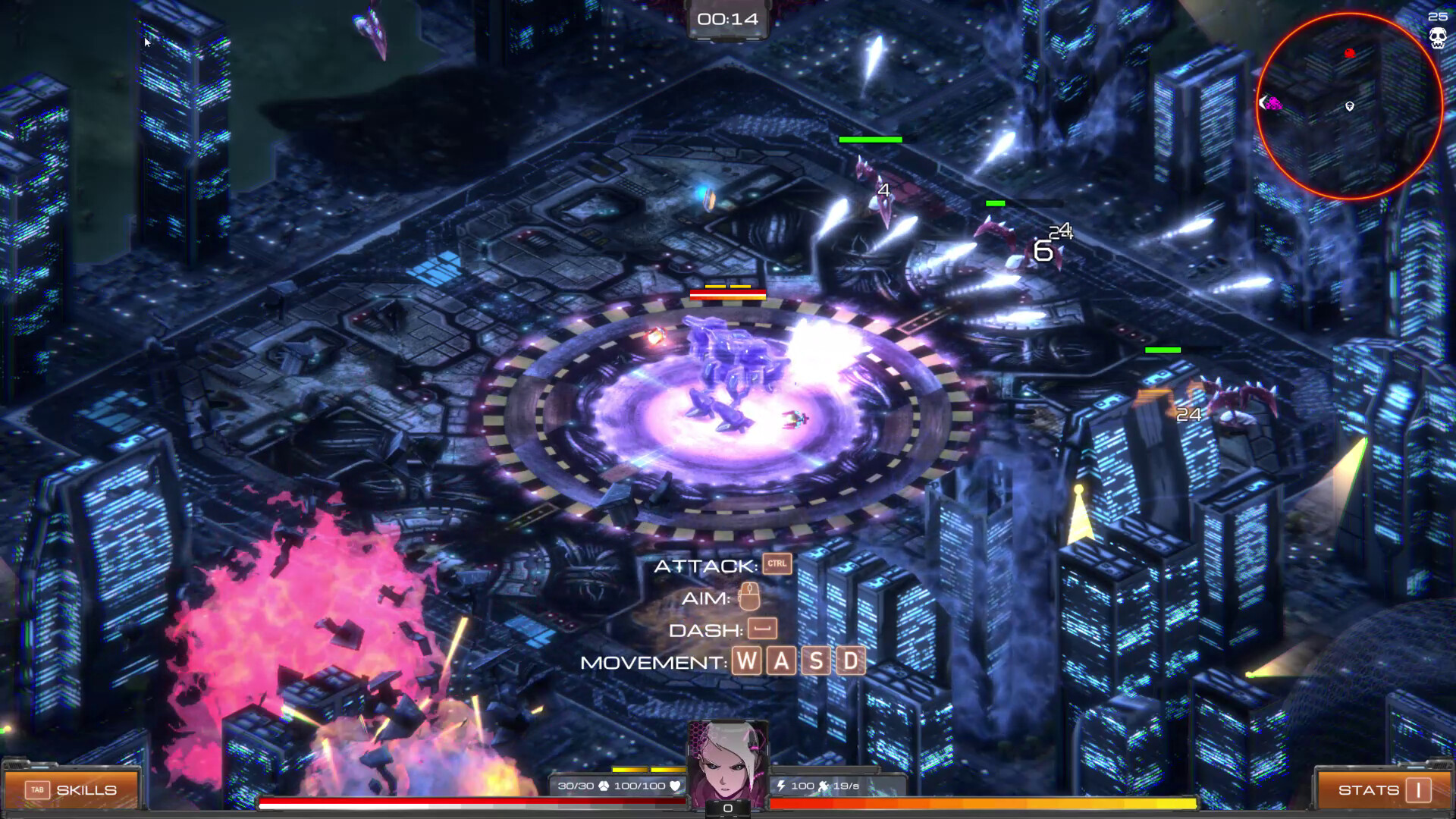Select the red enemy dot on the minimap
Screen dimensions: 1456x819
pos(1349,52)
